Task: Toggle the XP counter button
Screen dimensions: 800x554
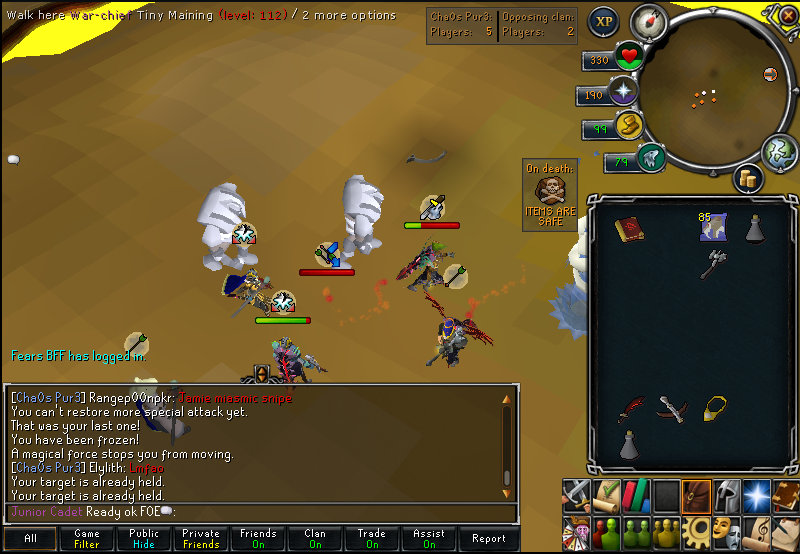Action: point(602,21)
